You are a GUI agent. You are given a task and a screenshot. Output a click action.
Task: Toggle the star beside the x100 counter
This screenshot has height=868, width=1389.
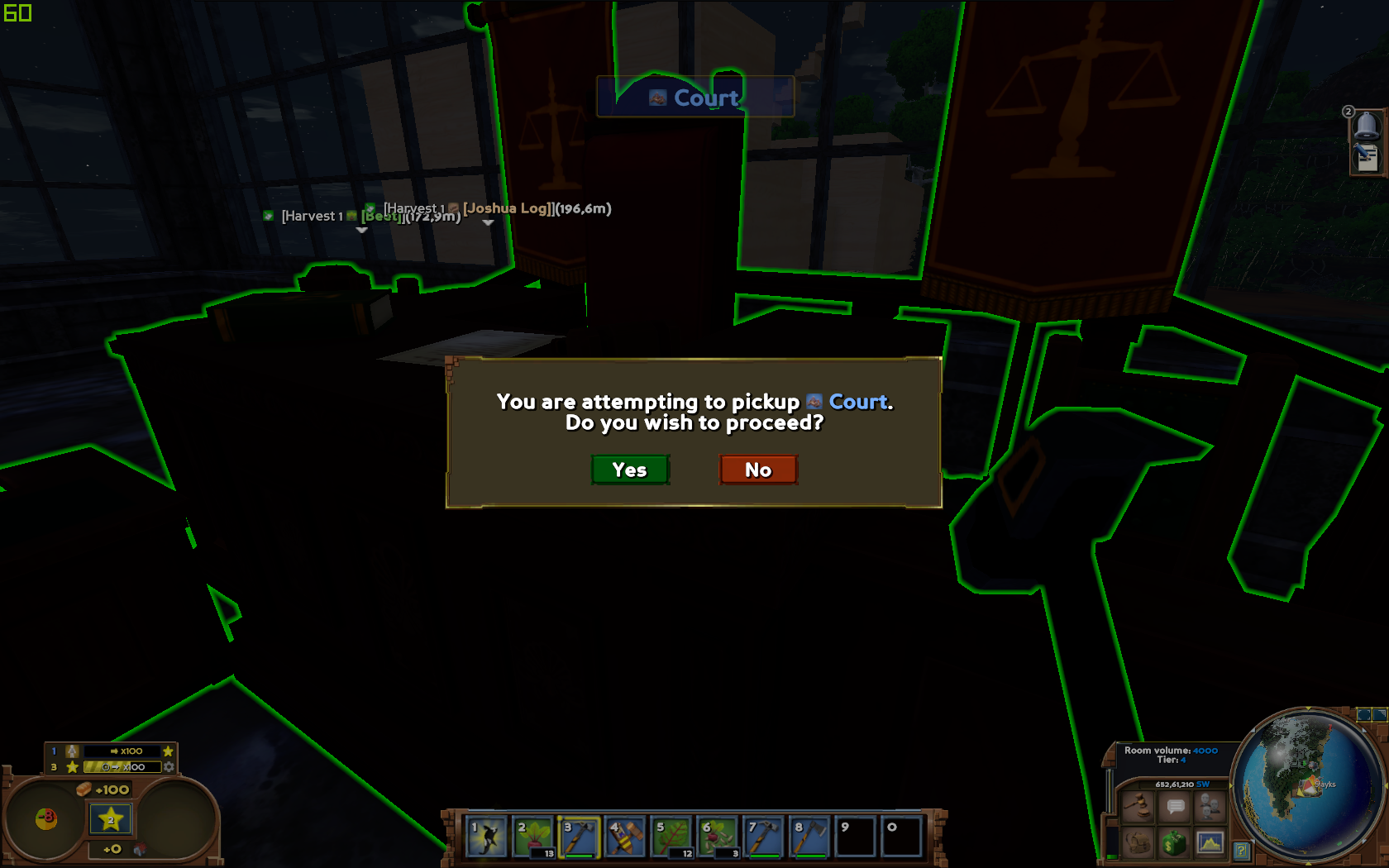tap(167, 751)
